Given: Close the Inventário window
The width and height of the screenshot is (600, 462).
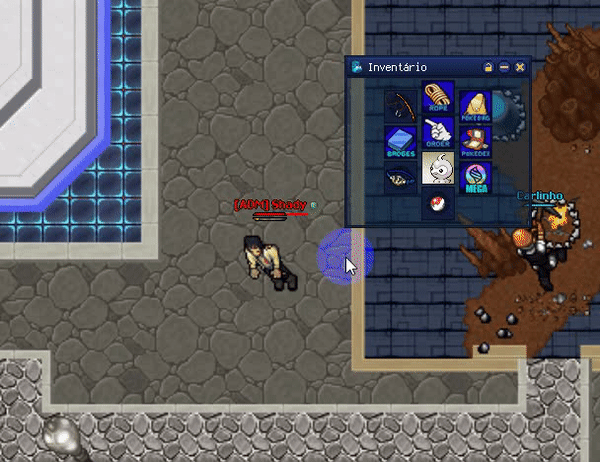Looking at the screenshot, I should 520,67.
